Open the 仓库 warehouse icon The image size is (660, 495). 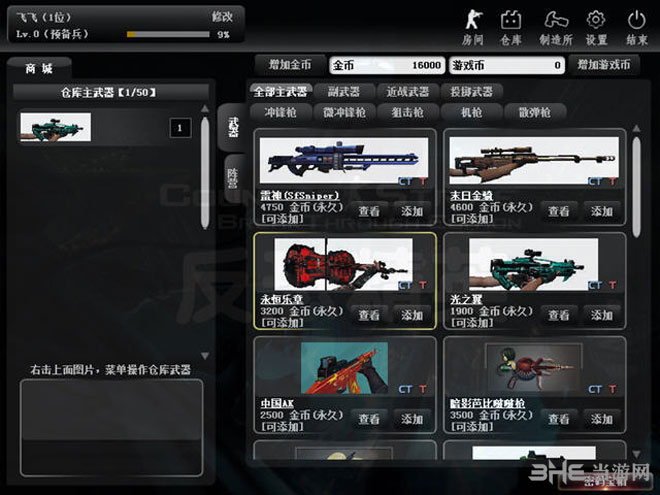coord(511,26)
